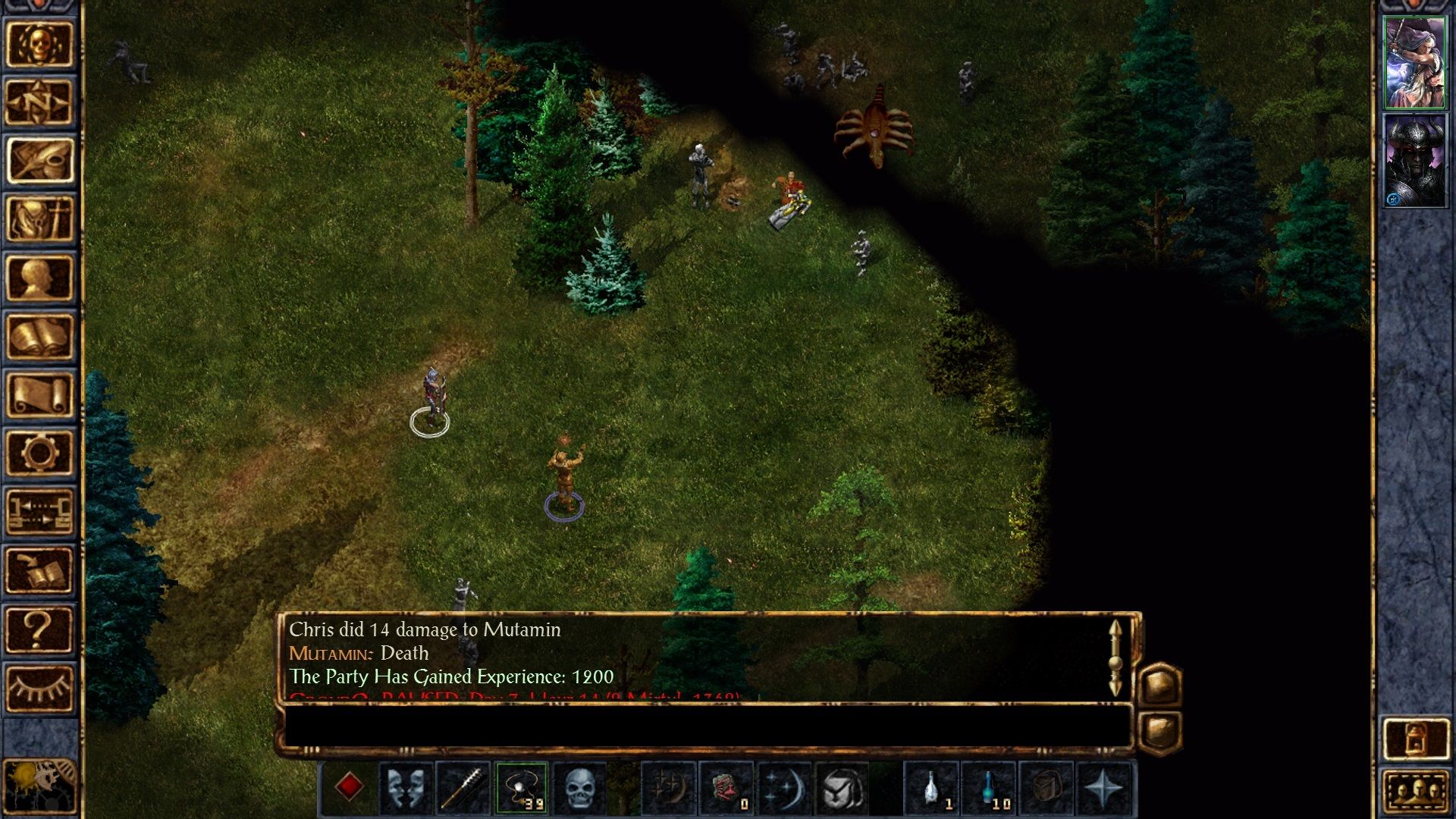Open the character inventory screen
This screenshot has height=819, width=1456.
[x=39, y=219]
